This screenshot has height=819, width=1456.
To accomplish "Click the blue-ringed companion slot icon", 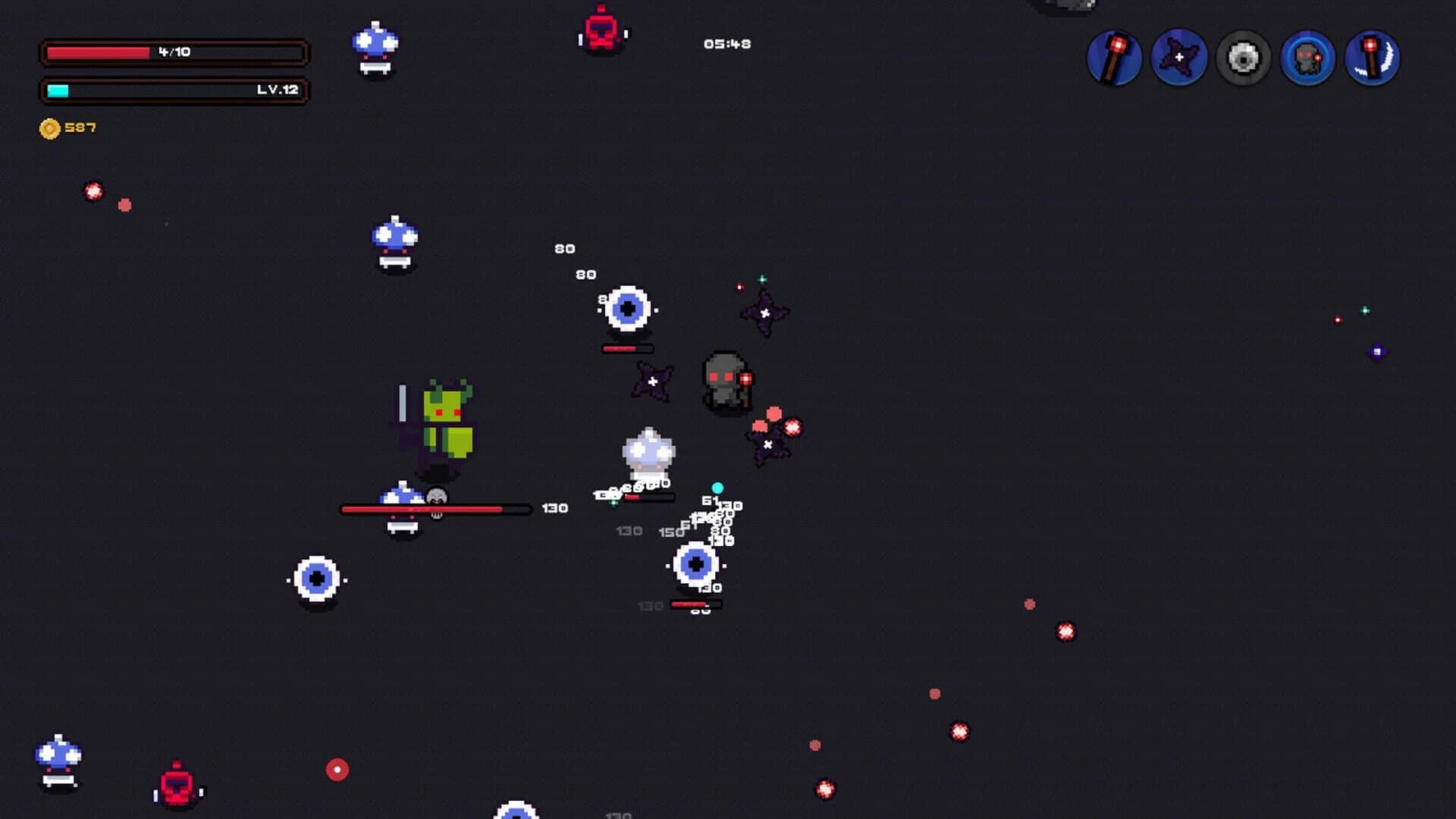I will [1307, 58].
